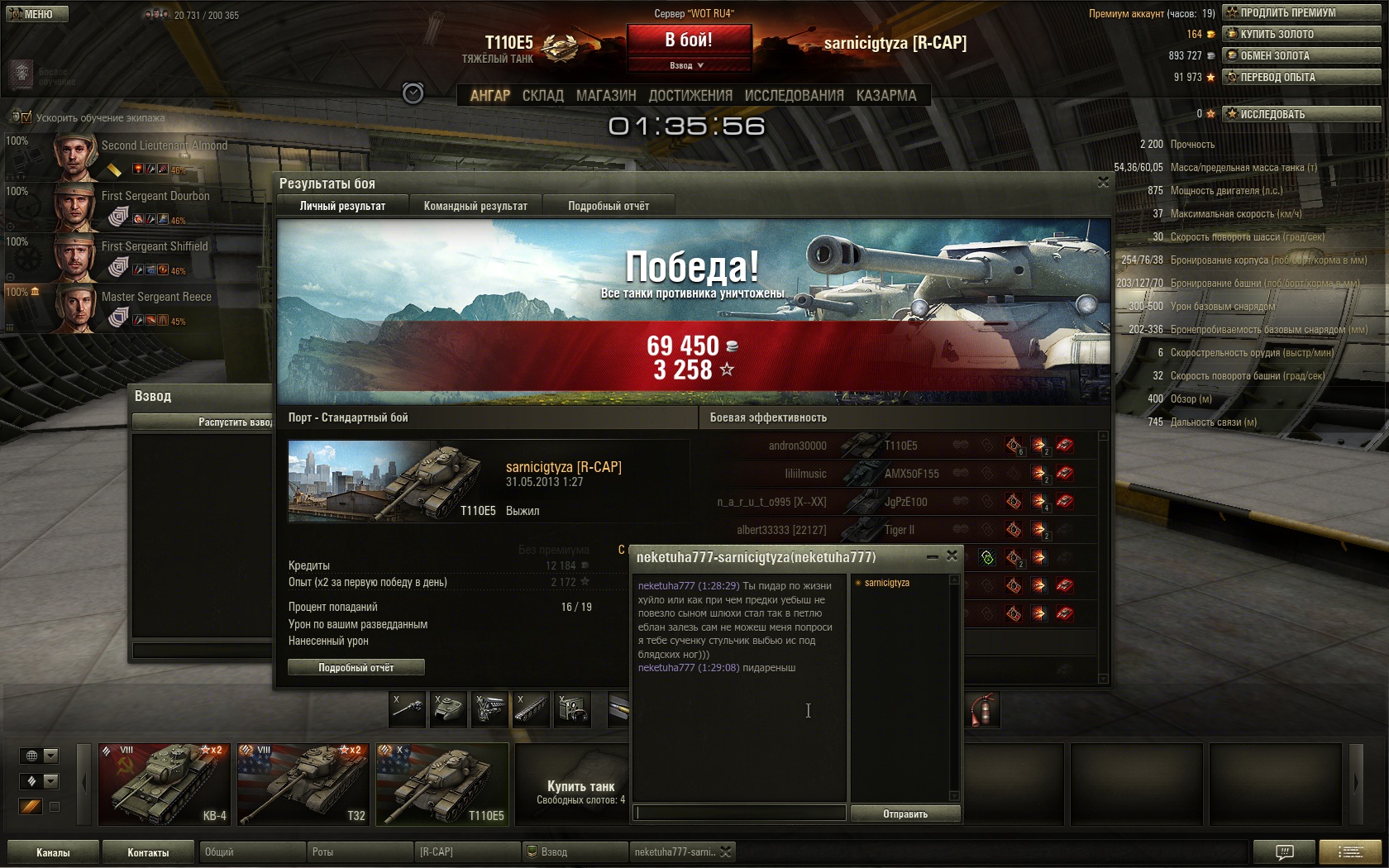Open the МЕНЮ button
This screenshot has height=868, width=1389.
(x=37, y=14)
